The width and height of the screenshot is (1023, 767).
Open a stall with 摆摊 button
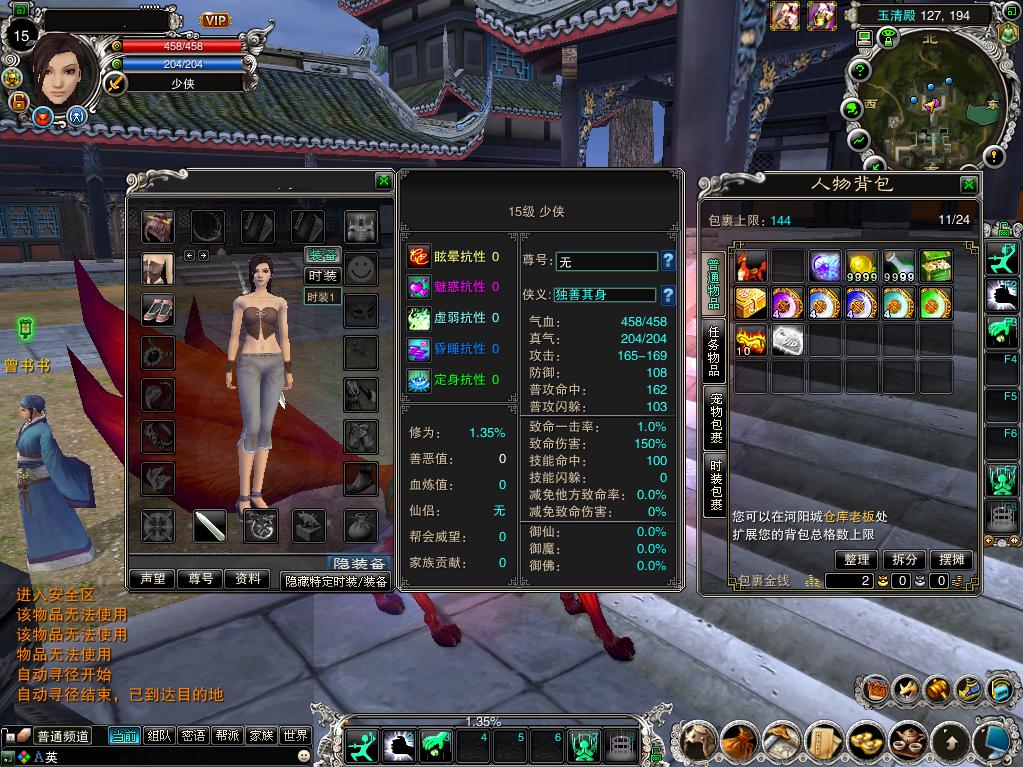point(952,560)
